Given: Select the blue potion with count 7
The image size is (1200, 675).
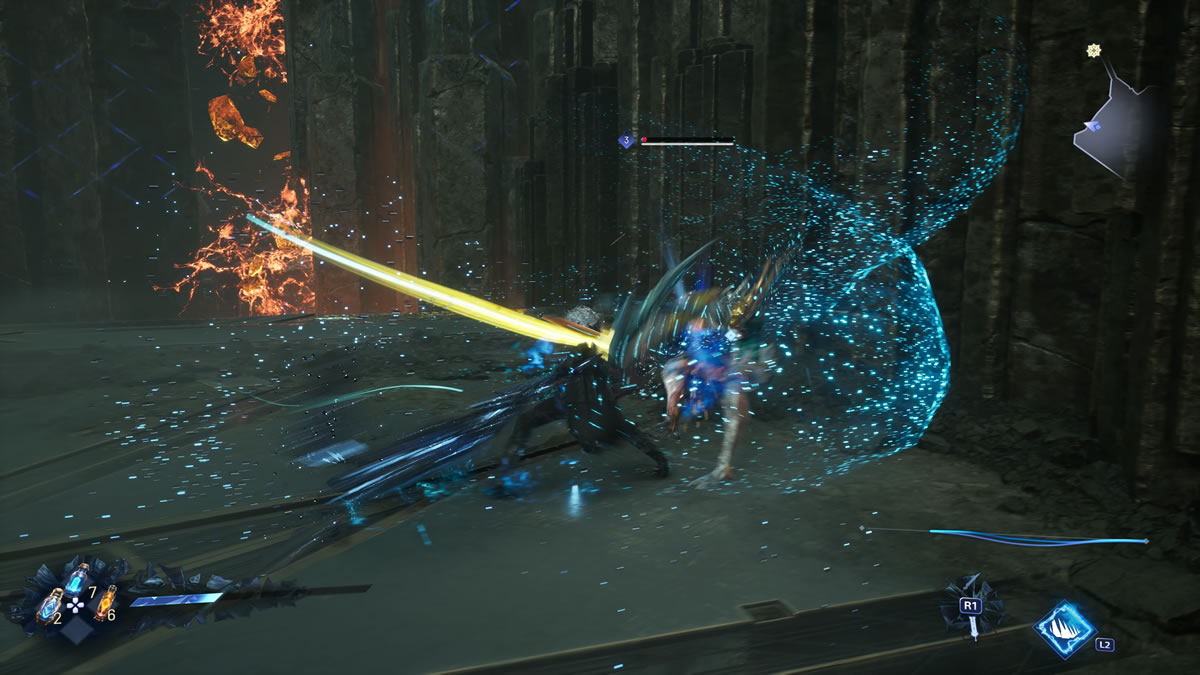Looking at the screenshot, I should (x=76, y=578).
